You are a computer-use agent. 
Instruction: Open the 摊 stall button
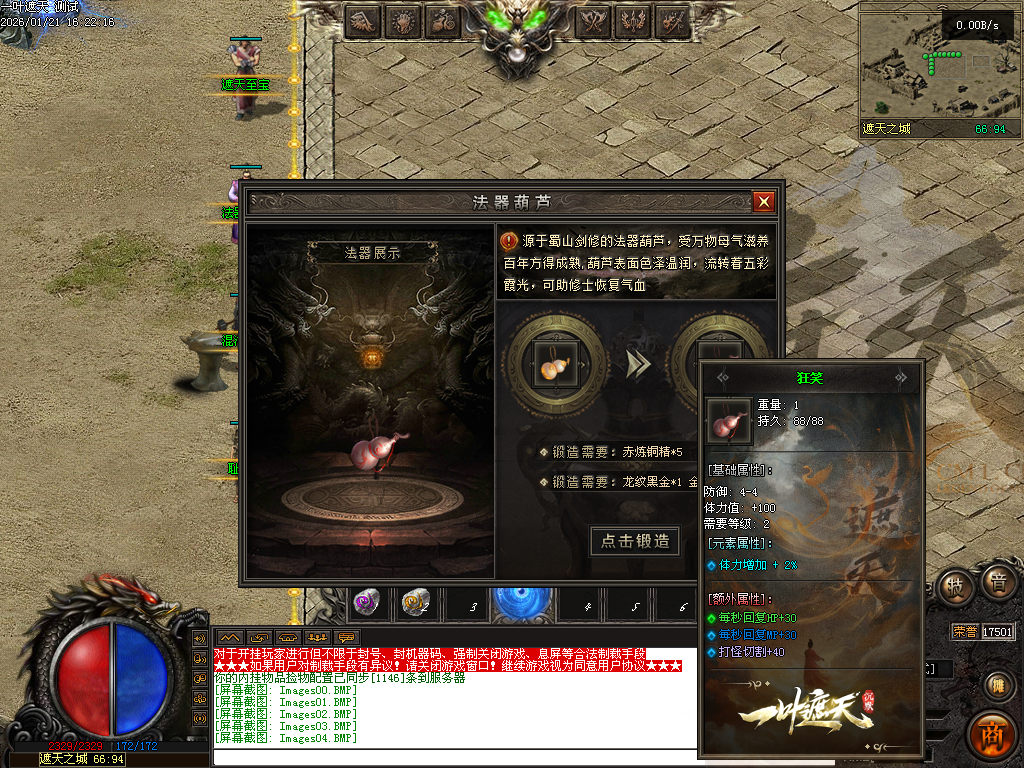(x=996, y=686)
